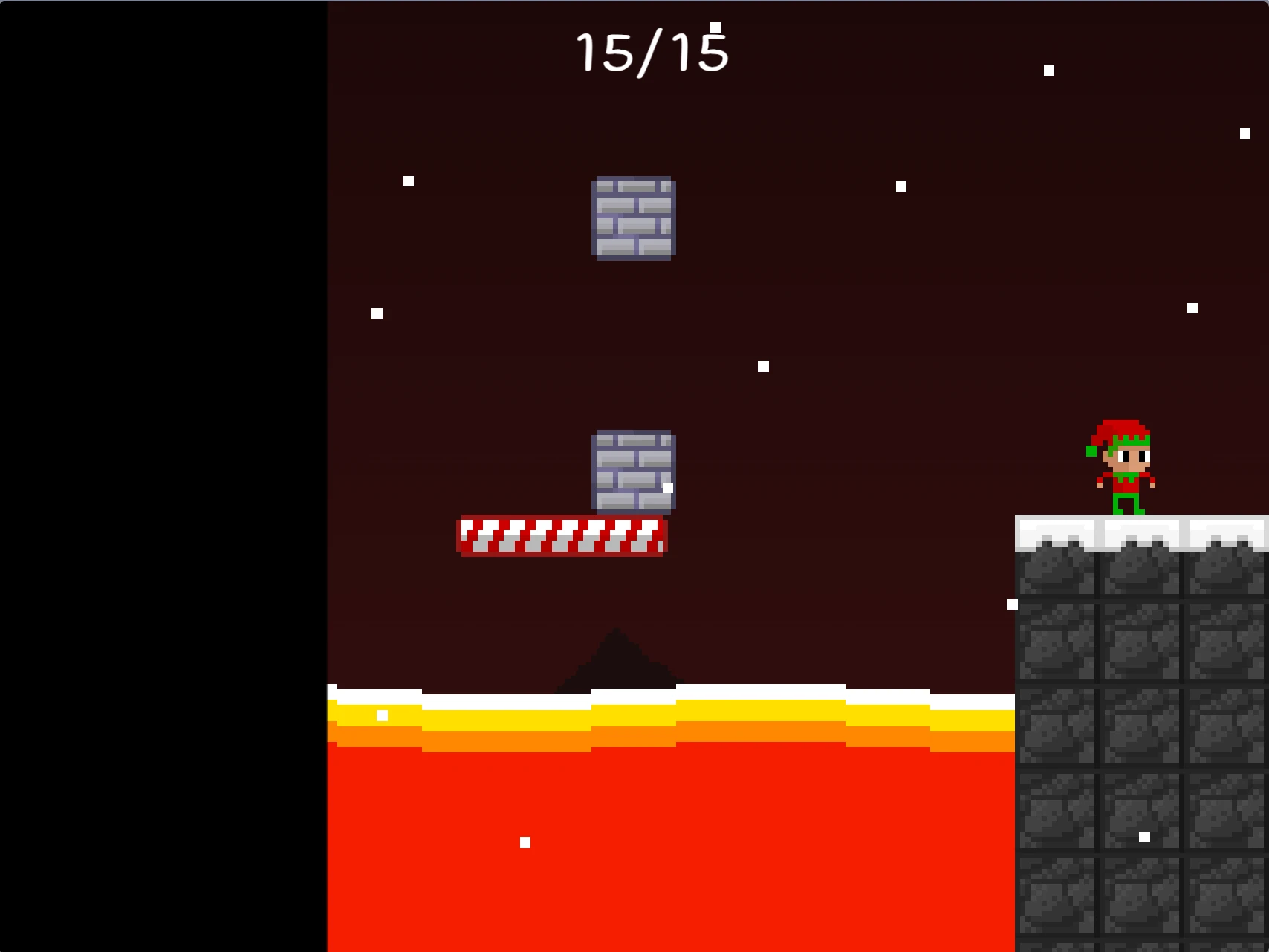The width and height of the screenshot is (1269, 952).
Task: Select the candy cane striped platform
Action: pos(563,536)
